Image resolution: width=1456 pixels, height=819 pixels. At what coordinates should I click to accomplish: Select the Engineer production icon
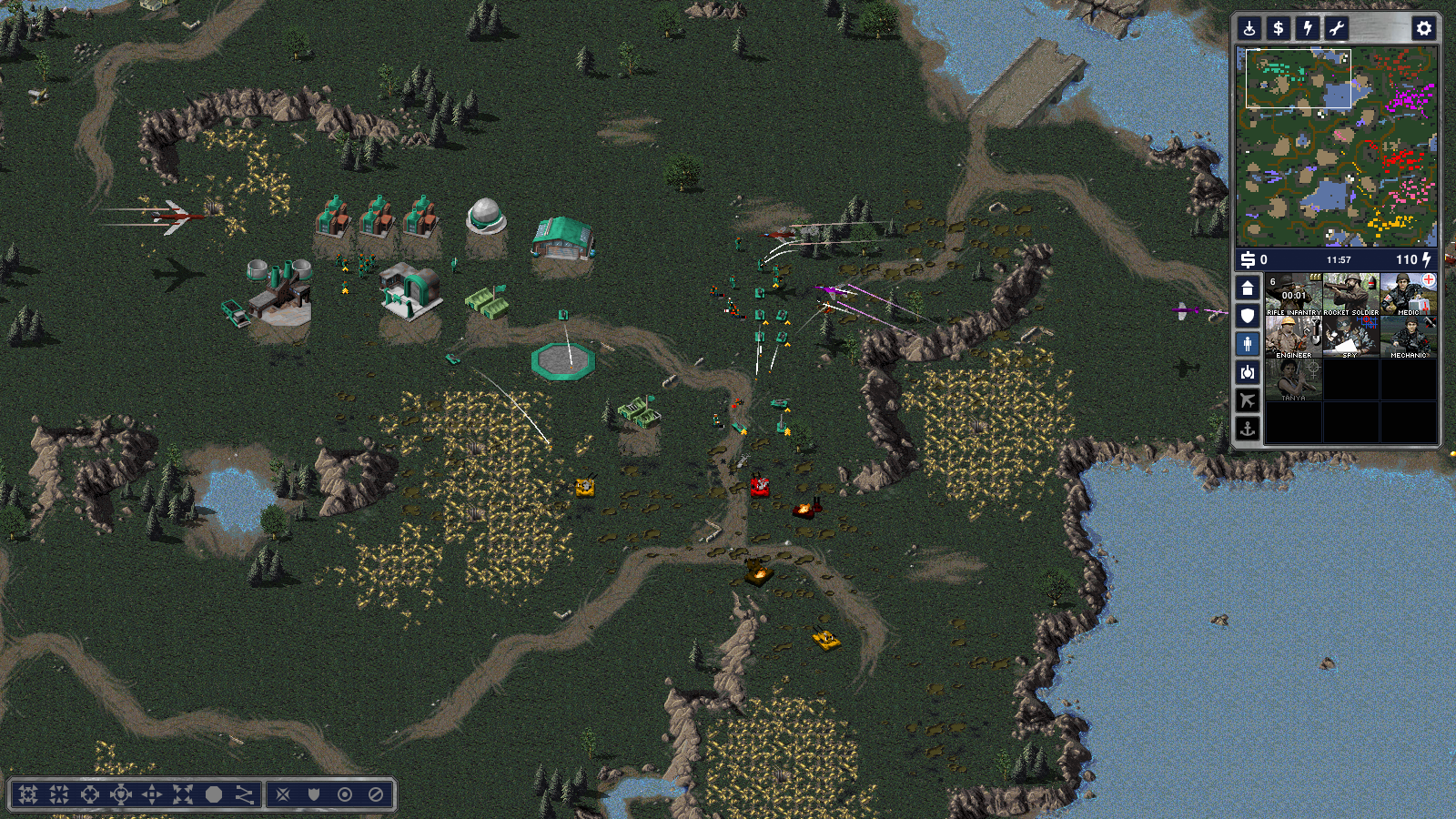[x=1293, y=338]
